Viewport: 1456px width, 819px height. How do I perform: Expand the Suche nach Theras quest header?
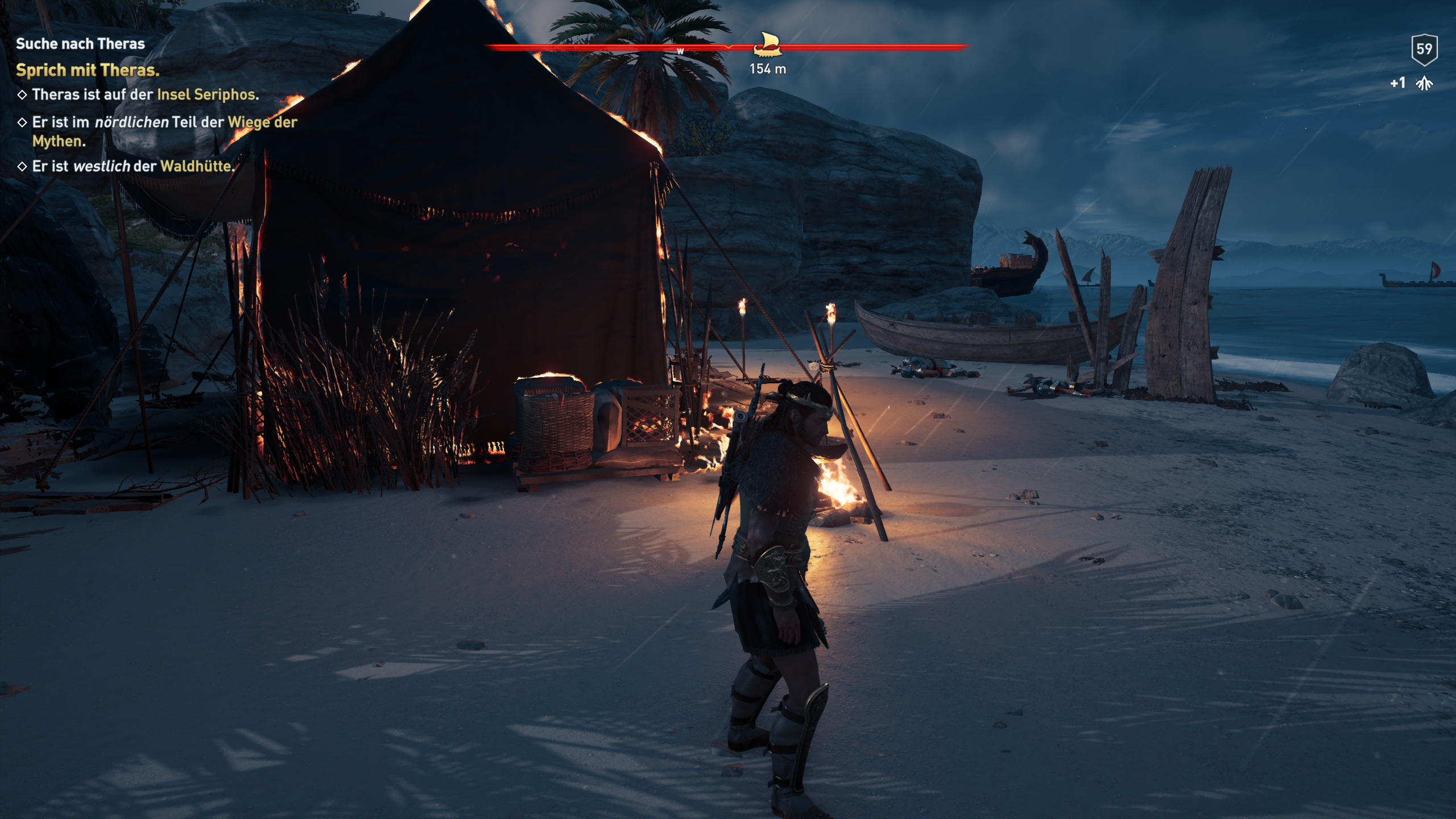pyautogui.click(x=80, y=44)
